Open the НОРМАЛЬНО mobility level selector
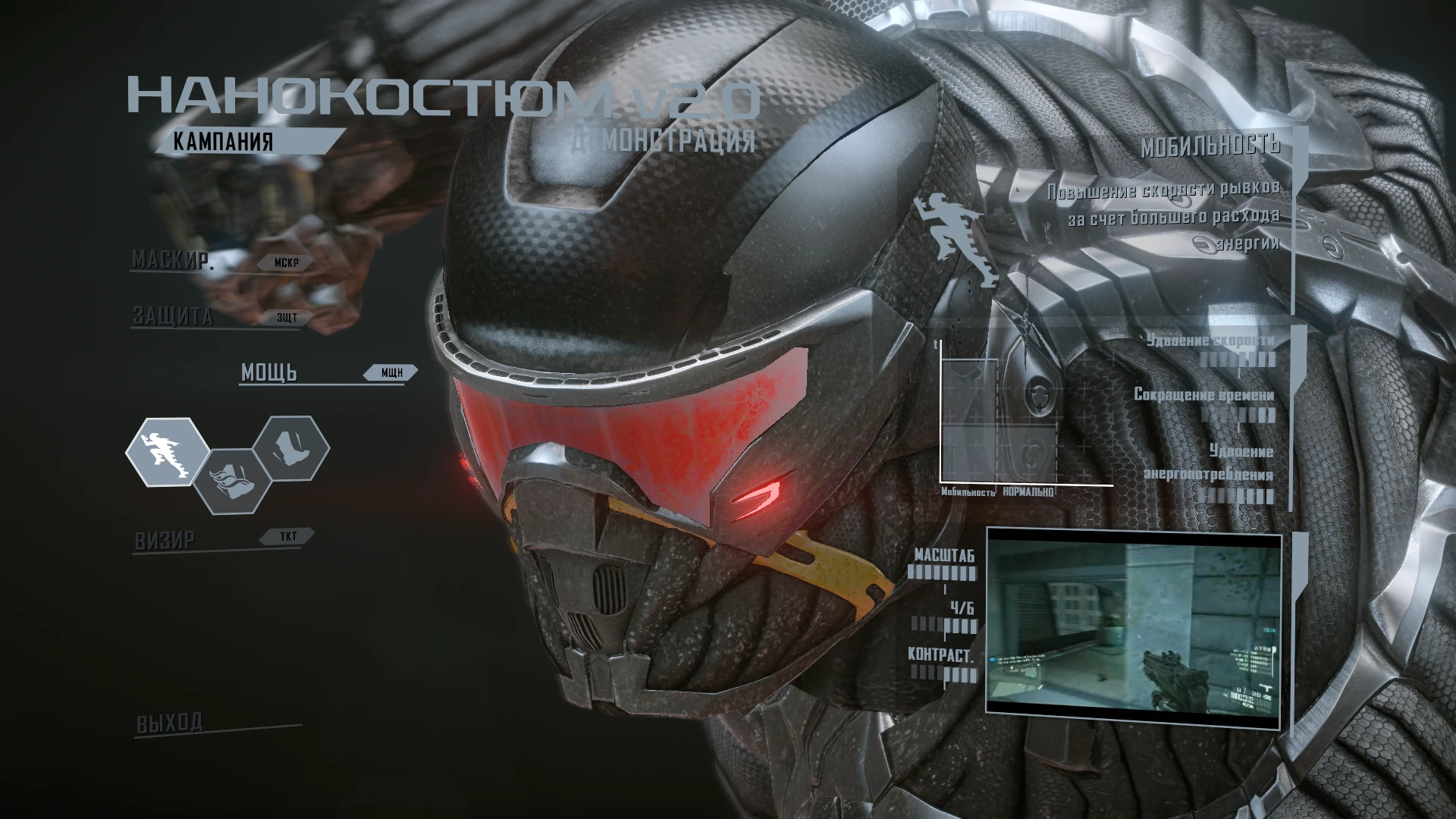Viewport: 1456px width, 819px height. coord(1027,492)
